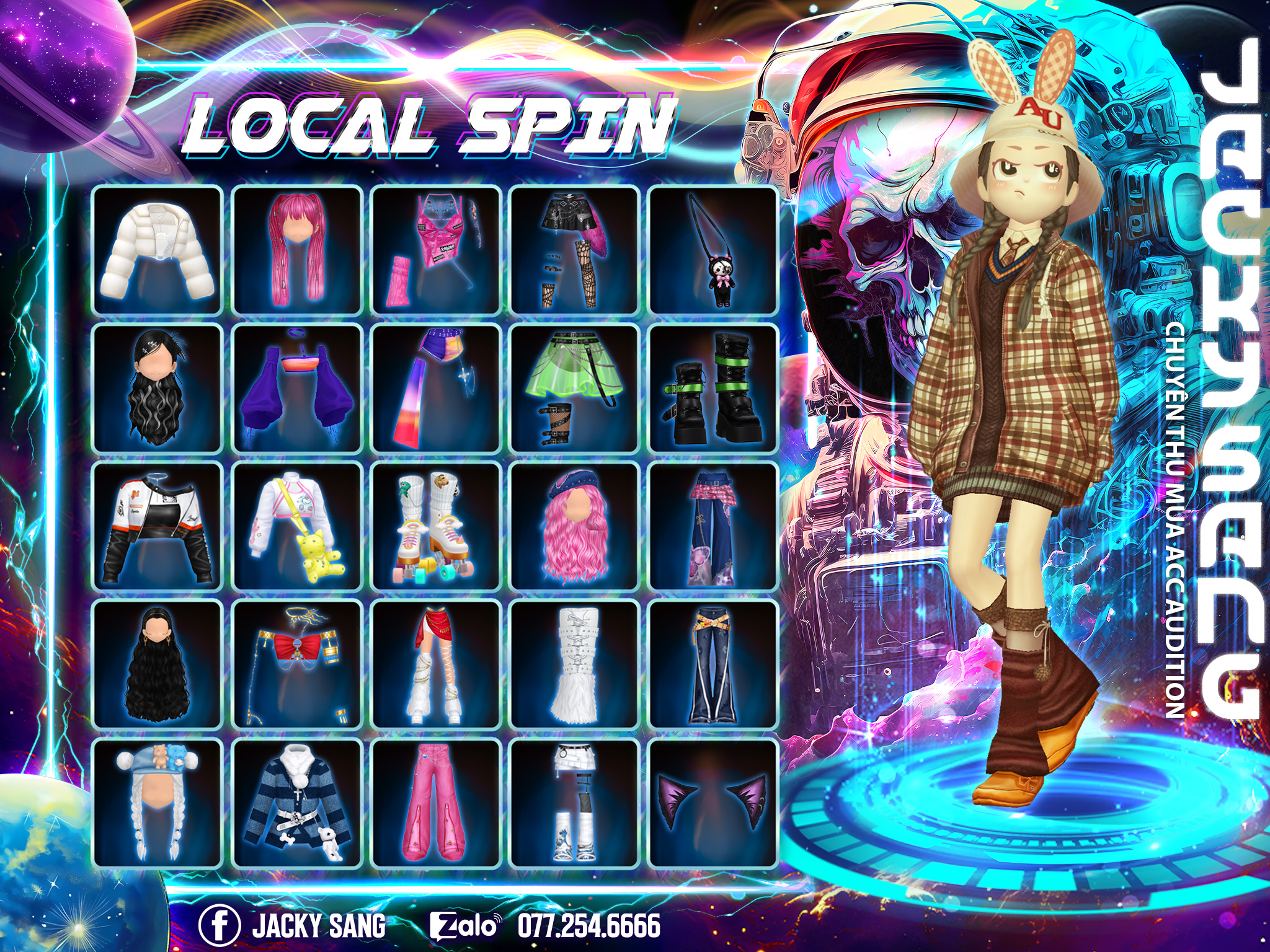
Task: Pick the purple cat ears tile
Action: coord(713,803)
